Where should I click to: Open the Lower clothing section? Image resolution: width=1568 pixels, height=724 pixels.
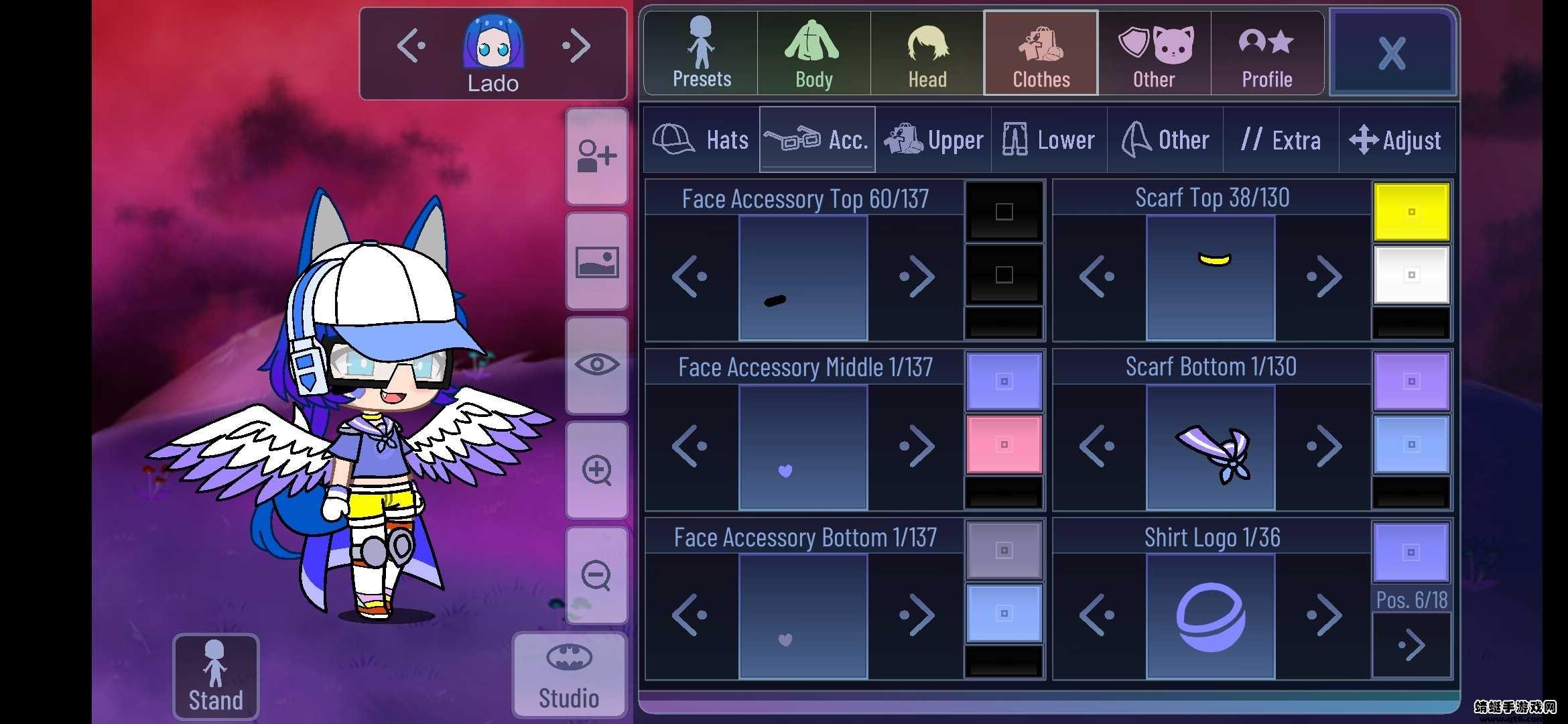[1048, 139]
